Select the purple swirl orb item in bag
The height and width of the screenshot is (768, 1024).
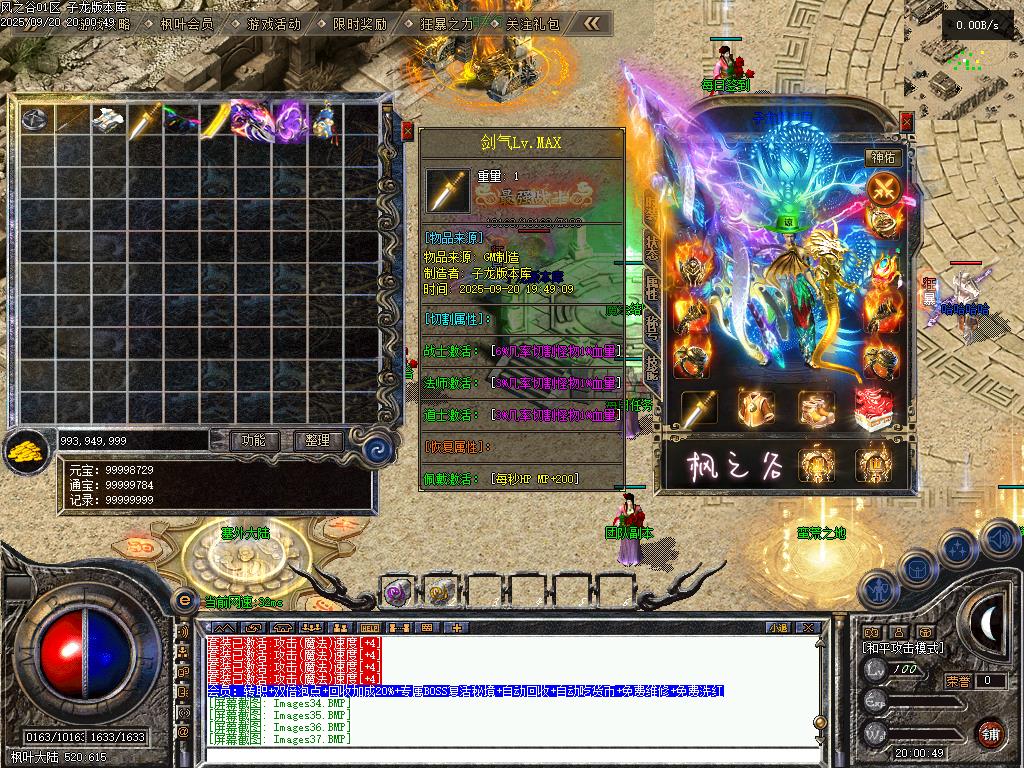click(289, 120)
